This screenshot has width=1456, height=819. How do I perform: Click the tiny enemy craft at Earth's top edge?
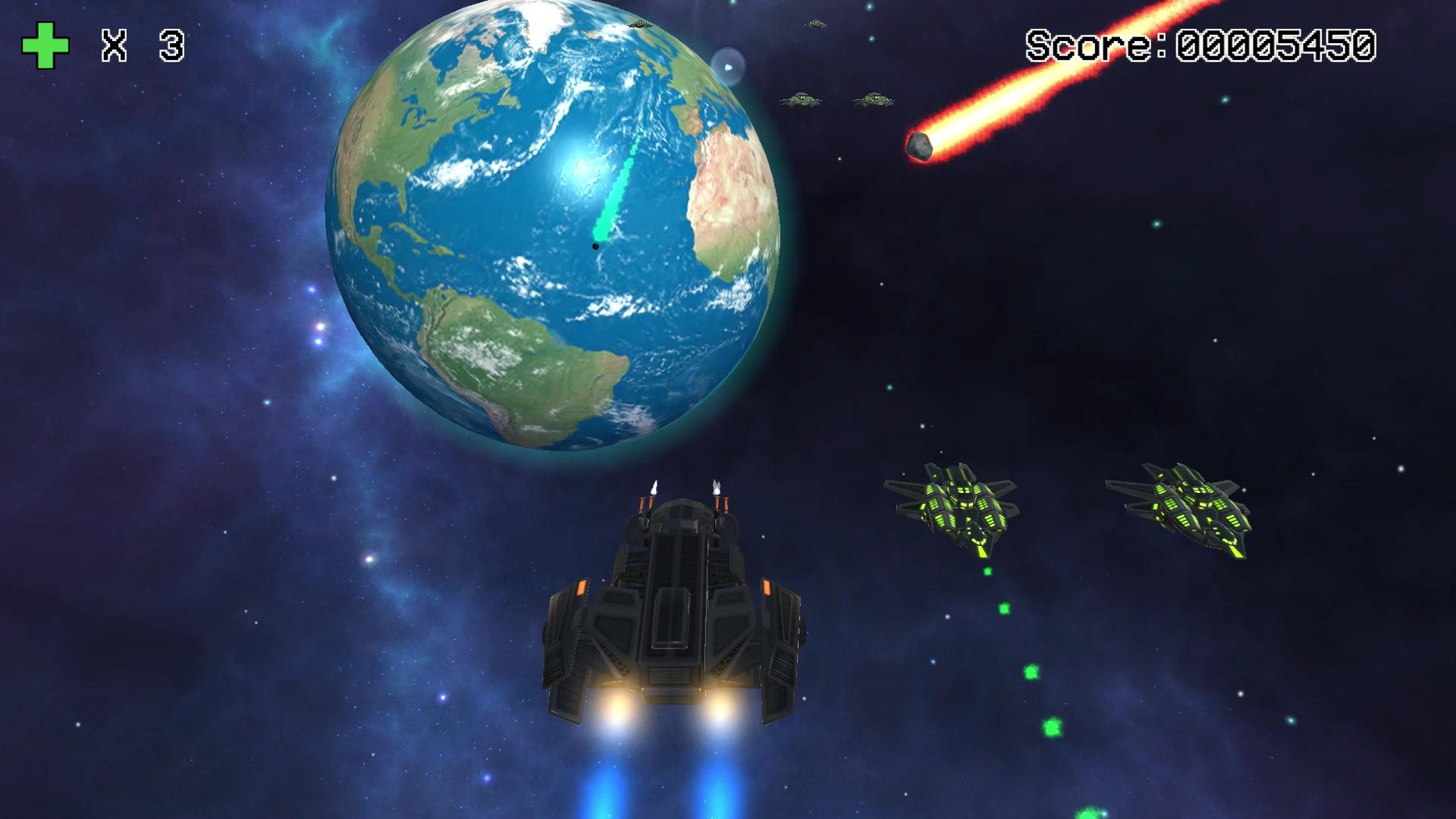click(639, 25)
